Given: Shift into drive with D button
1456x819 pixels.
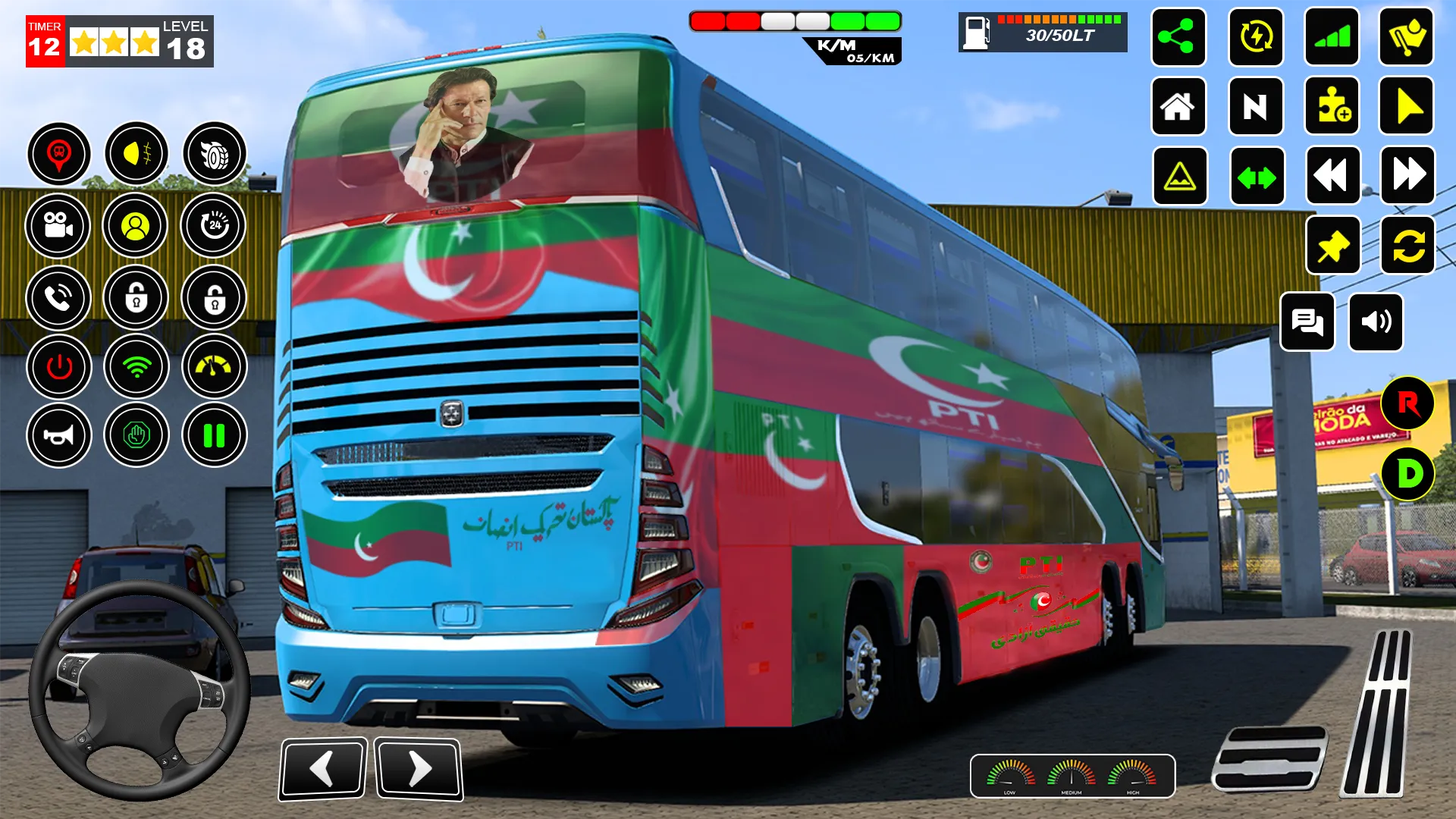Looking at the screenshot, I should 1407,474.
